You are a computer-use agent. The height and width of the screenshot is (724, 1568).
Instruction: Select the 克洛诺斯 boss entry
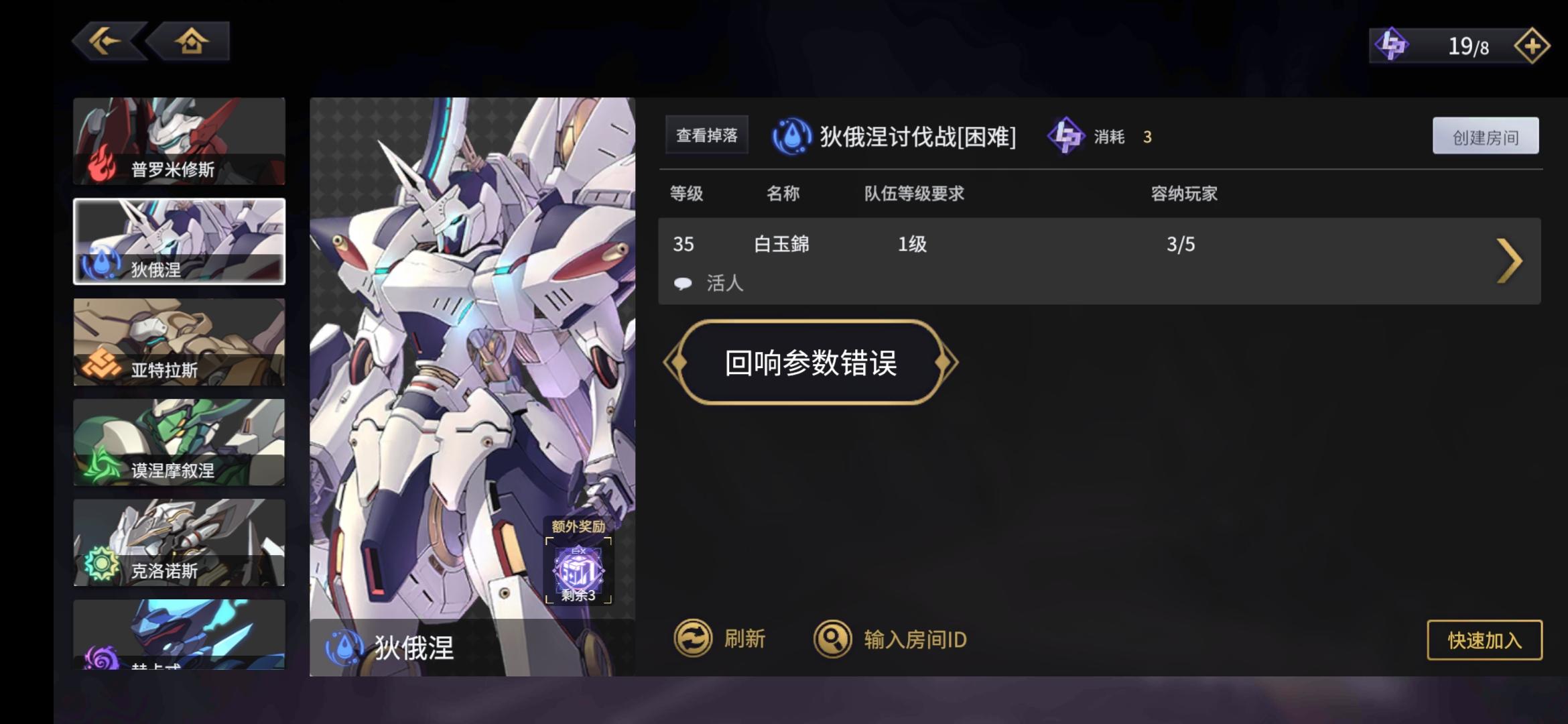[x=178, y=543]
